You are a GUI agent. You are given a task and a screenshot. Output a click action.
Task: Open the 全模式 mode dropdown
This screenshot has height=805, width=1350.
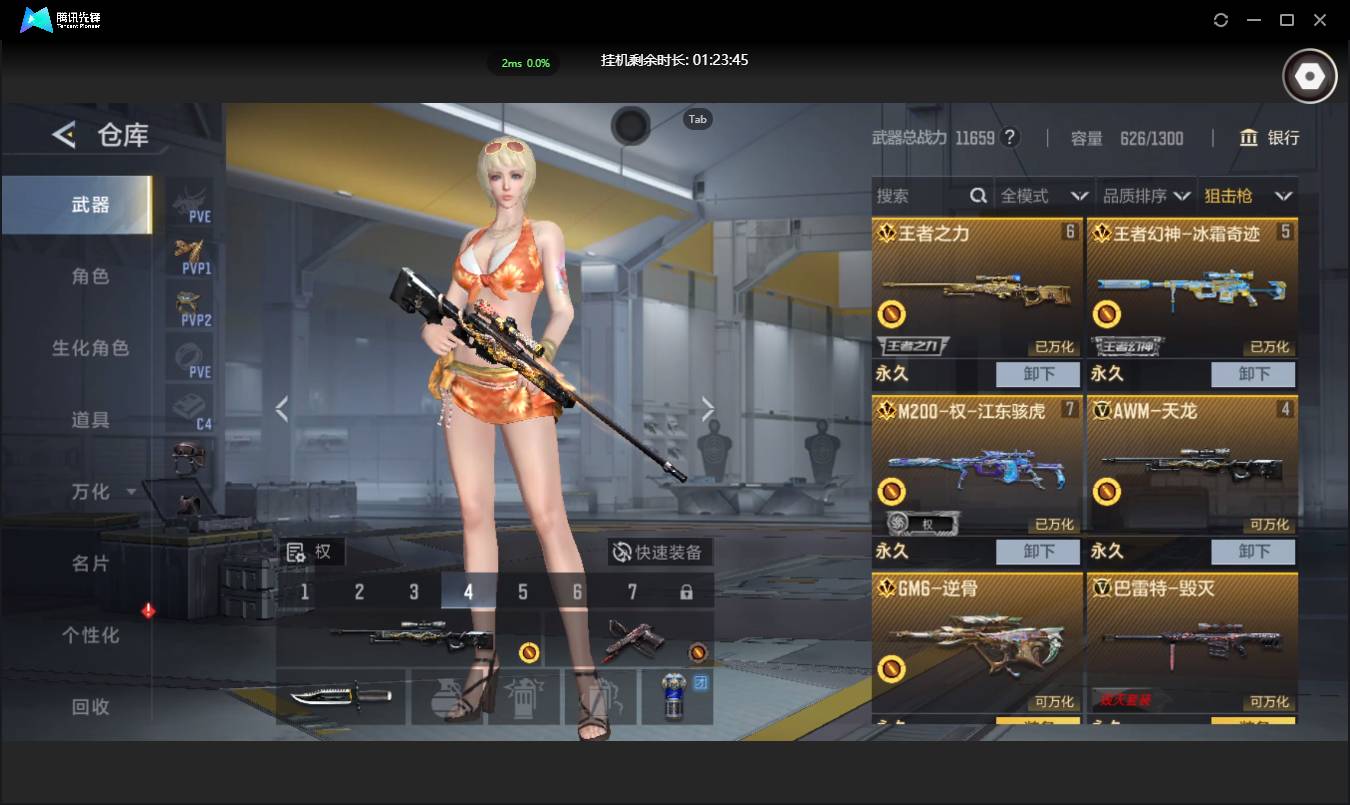[x=1044, y=196]
